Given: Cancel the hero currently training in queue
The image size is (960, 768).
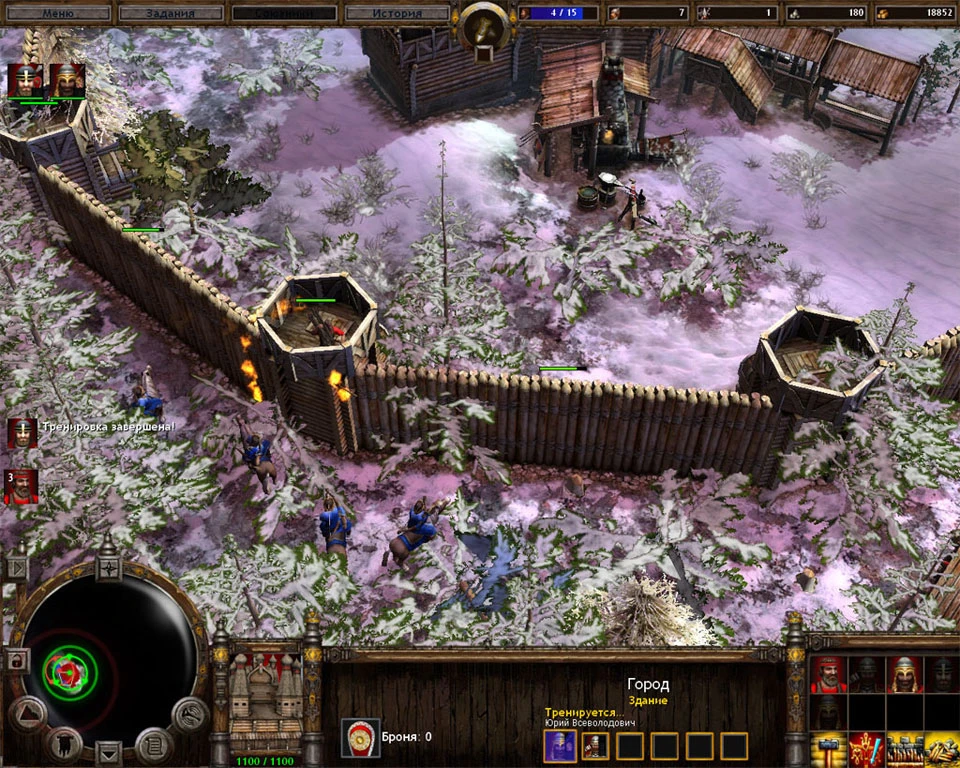Looking at the screenshot, I should tap(559, 745).
